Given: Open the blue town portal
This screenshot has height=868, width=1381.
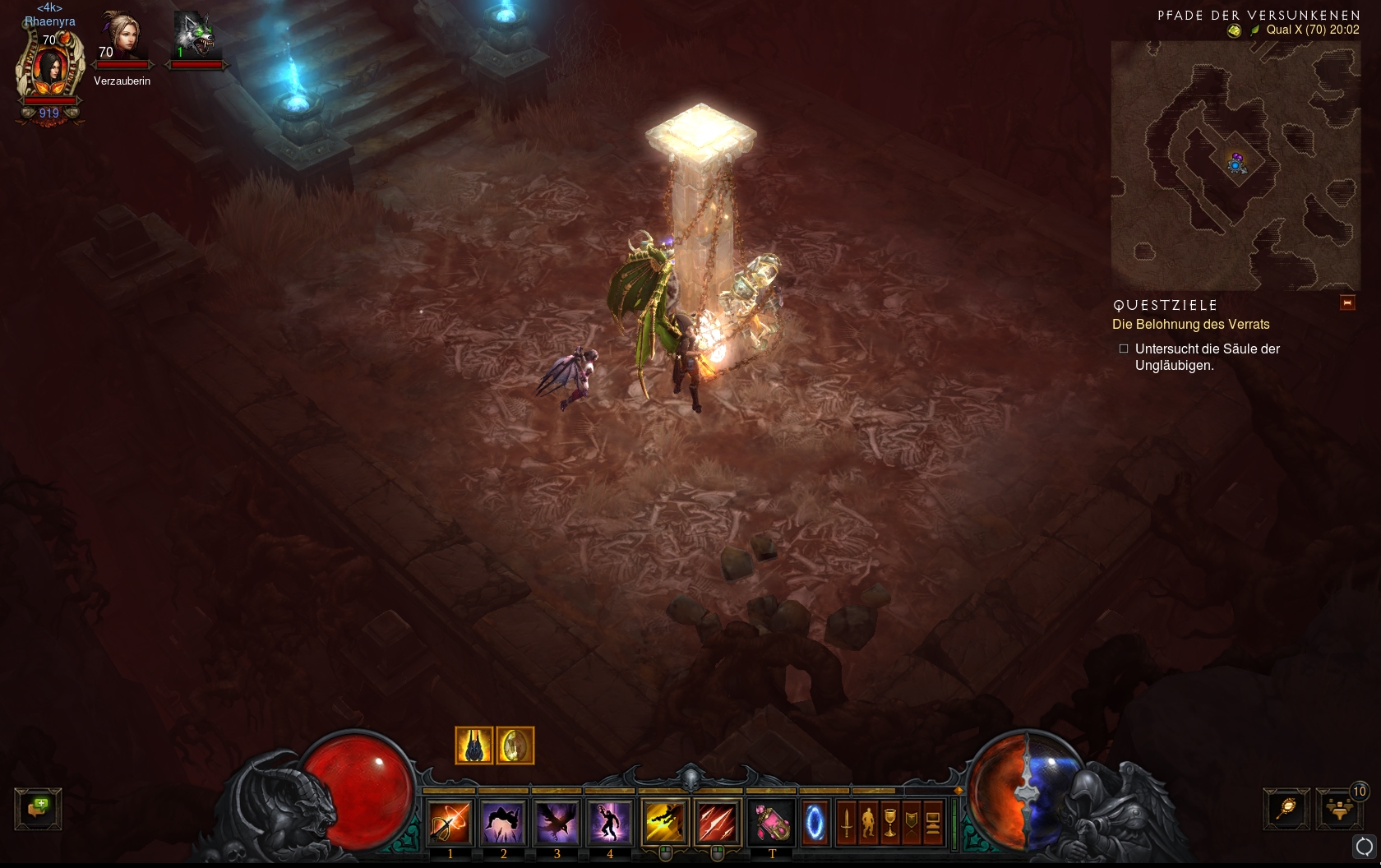Looking at the screenshot, I should click(815, 821).
